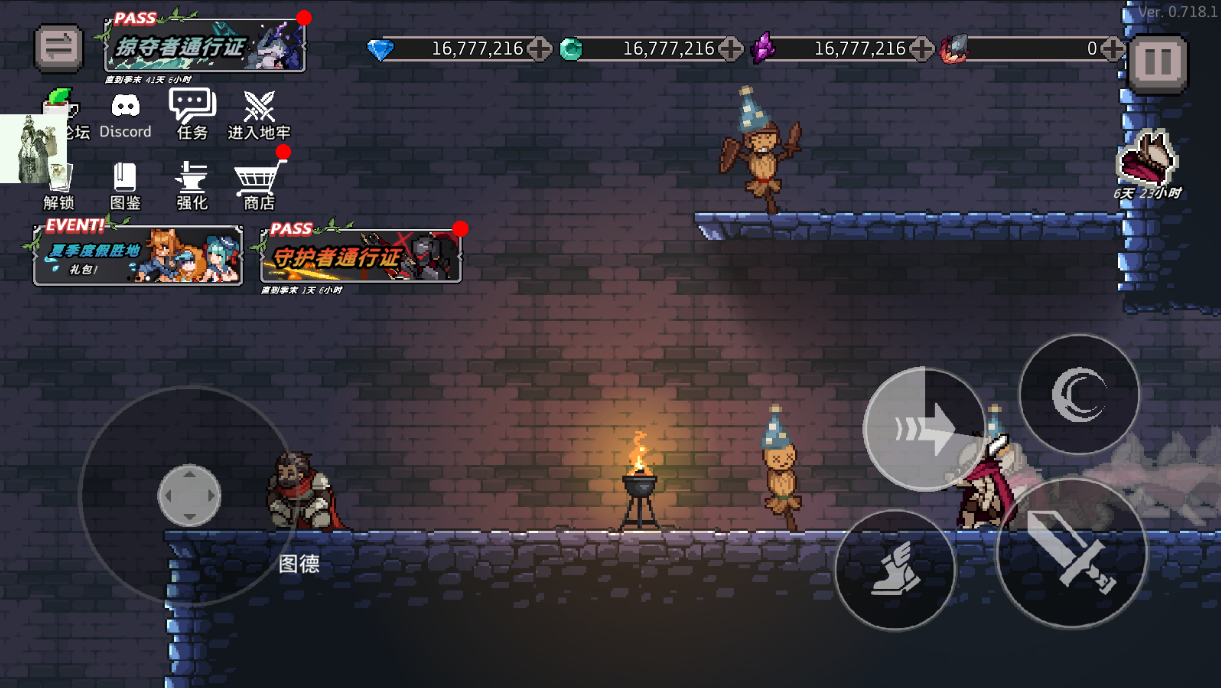Image resolution: width=1221 pixels, height=688 pixels.
Task: Open the 商店 shopping cart shop
Action: click(259, 184)
